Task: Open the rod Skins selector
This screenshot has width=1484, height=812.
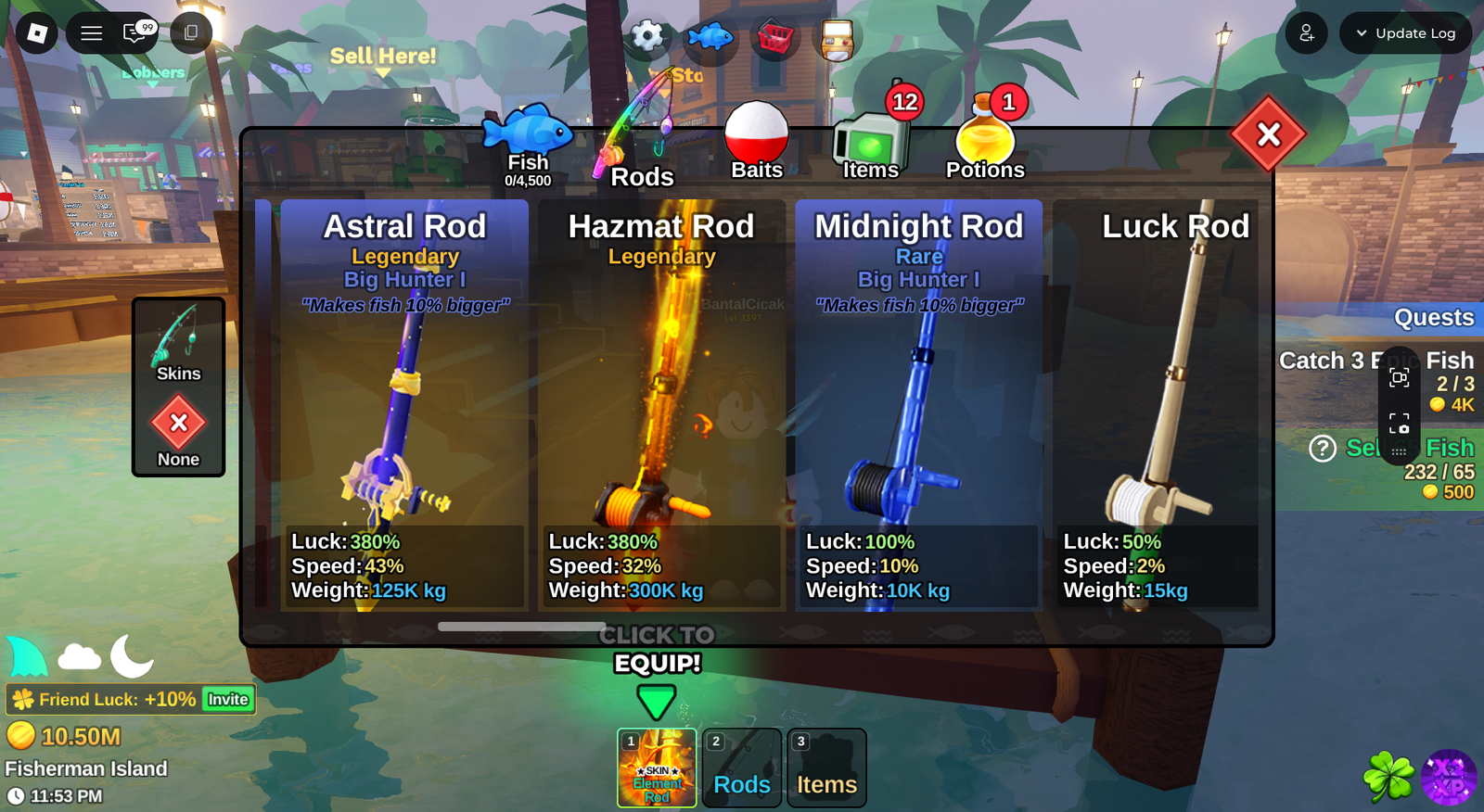Action: 178,343
